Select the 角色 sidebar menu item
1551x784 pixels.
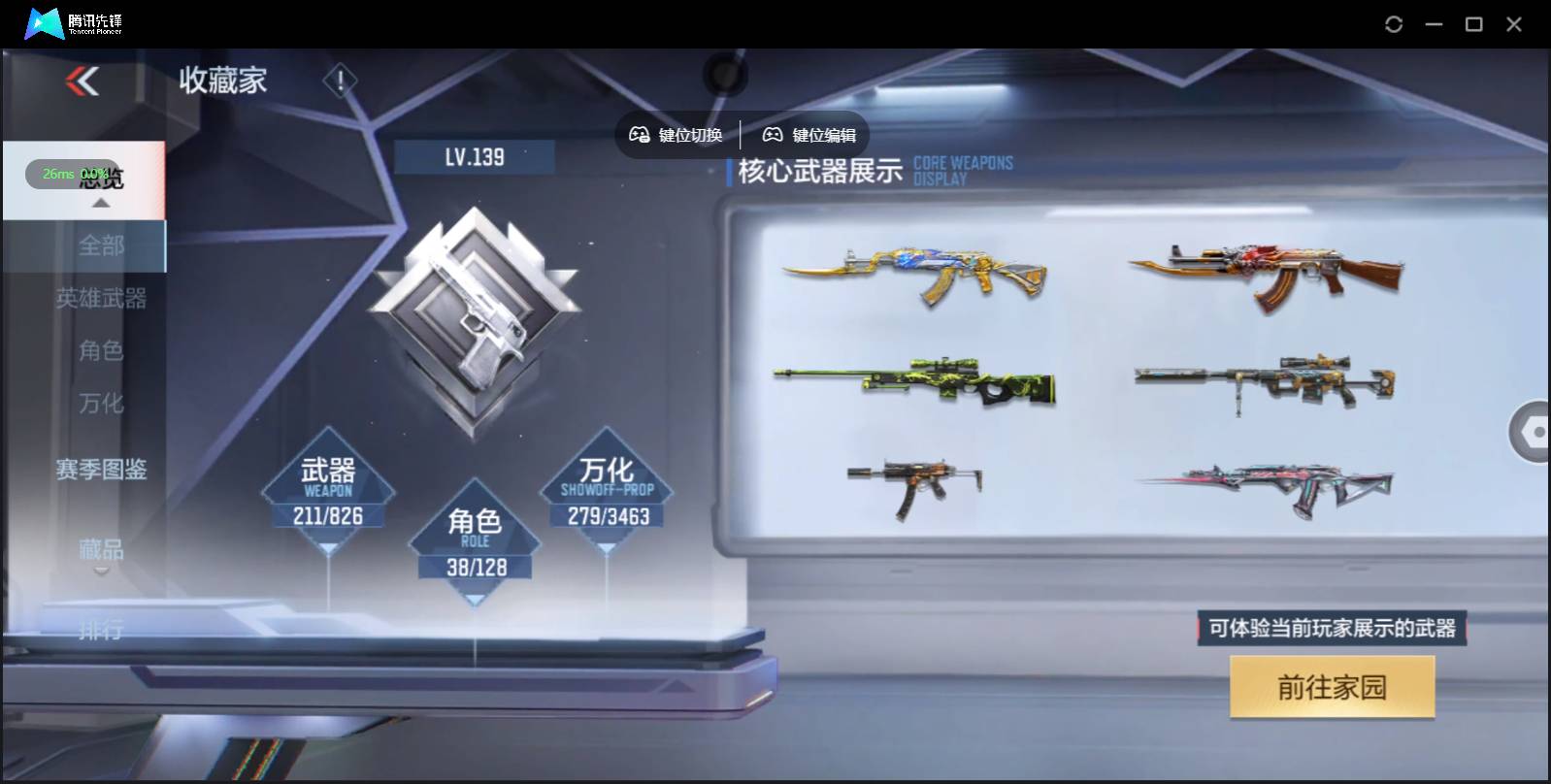101,351
